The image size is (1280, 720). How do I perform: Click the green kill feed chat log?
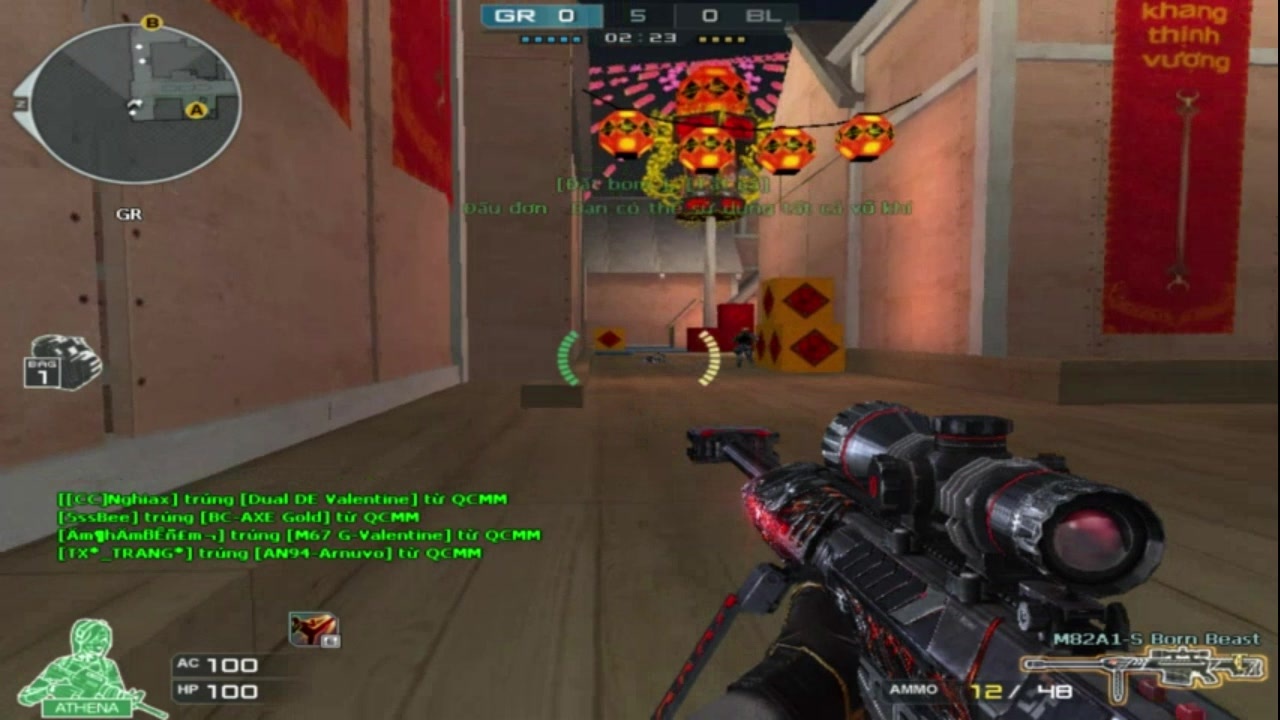(x=298, y=526)
